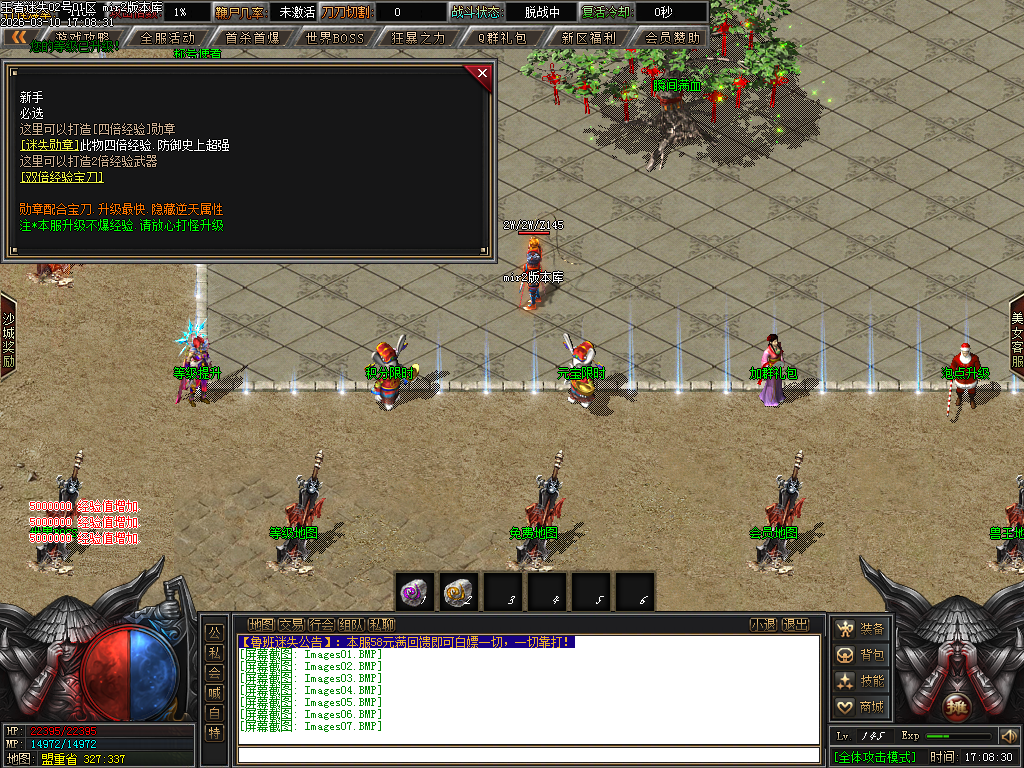This screenshot has height=768, width=1024.
Task: Open the 背包 bag inventory
Action: [861, 655]
